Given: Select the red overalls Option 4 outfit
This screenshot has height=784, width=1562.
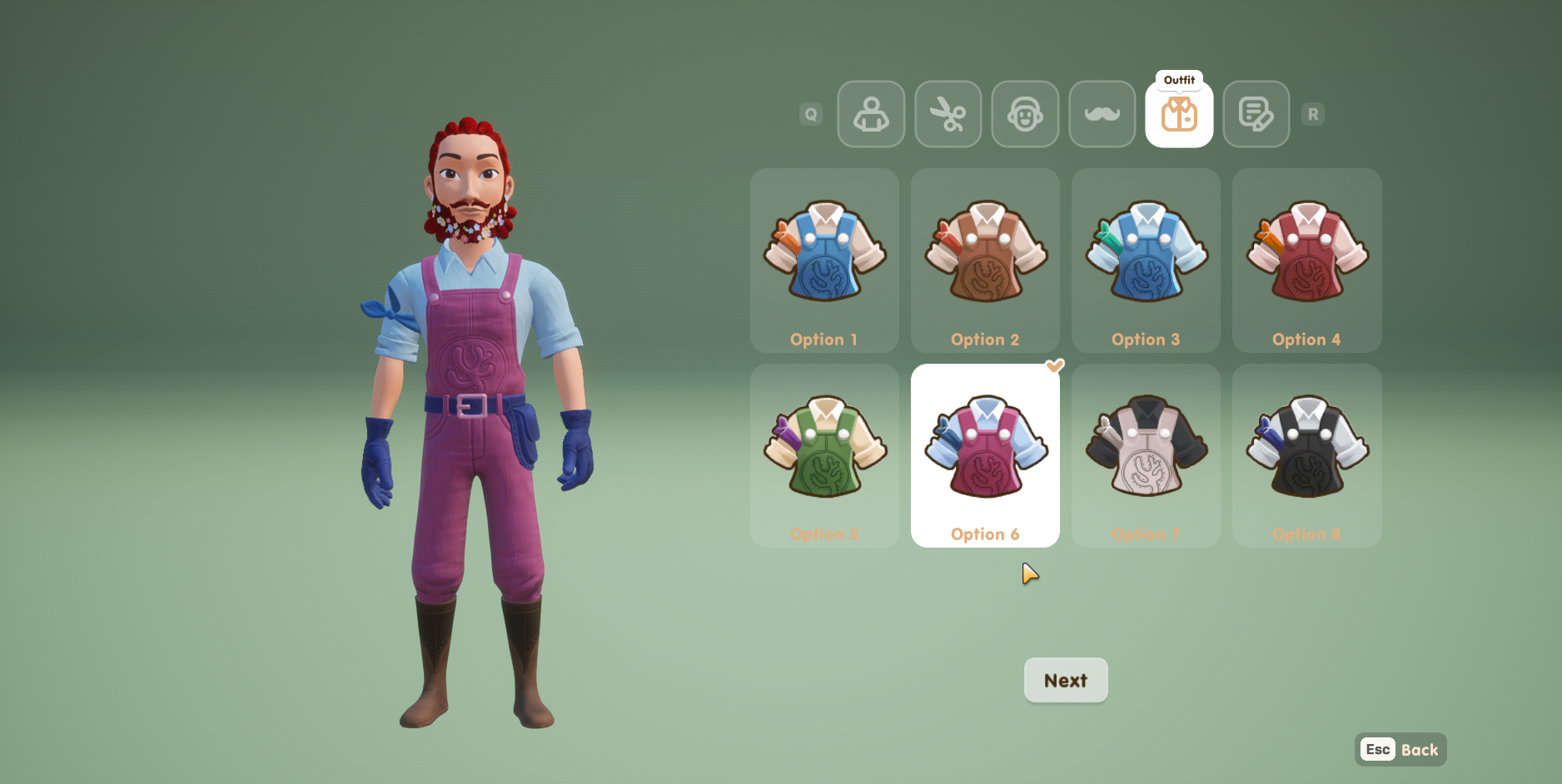Looking at the screenshot, I should 1306,260.
